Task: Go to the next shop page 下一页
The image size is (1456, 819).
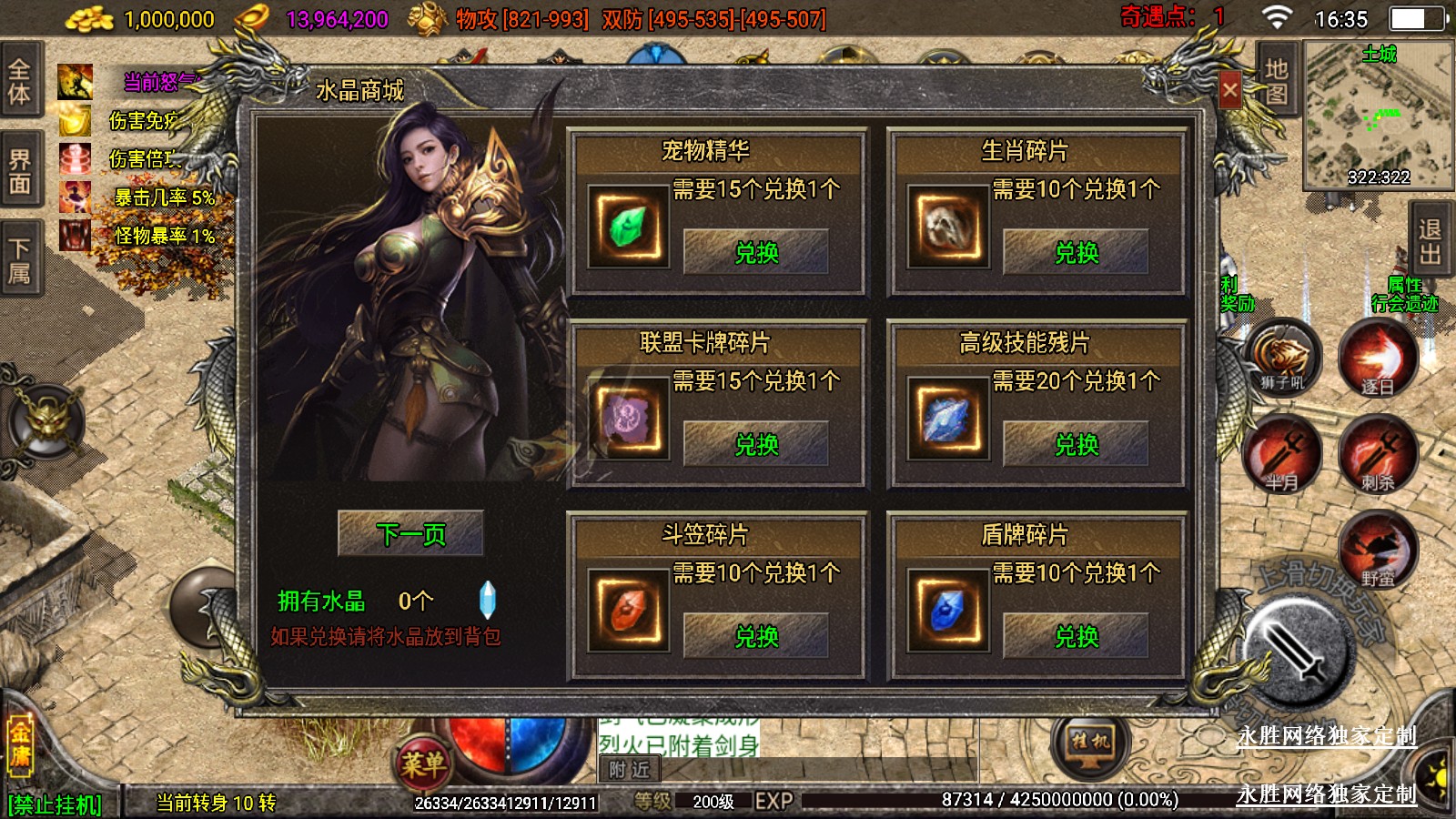Action: [x=410, y=533]
